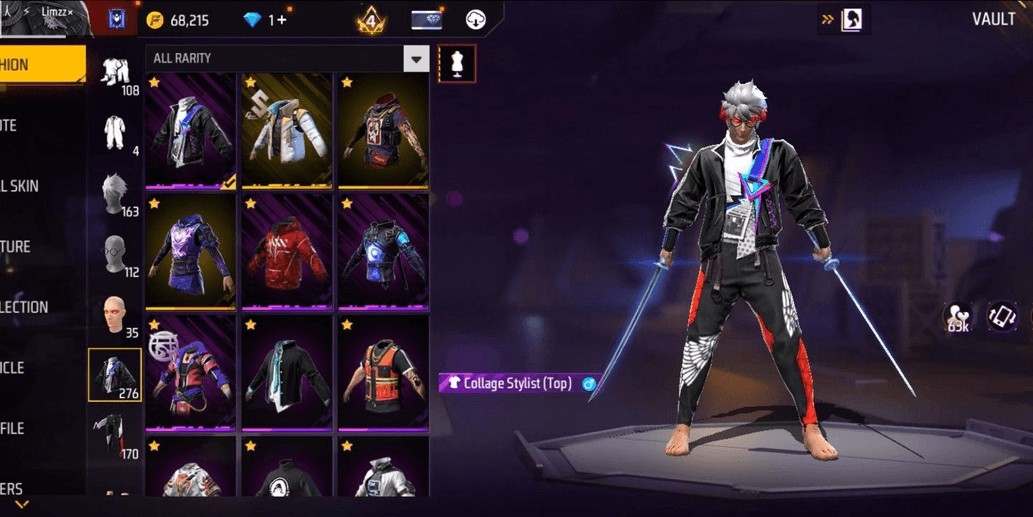Choose the white and gold puffer jacket
The height and width of the screenshot is (517, 1033).
click(x=287, y=130)
